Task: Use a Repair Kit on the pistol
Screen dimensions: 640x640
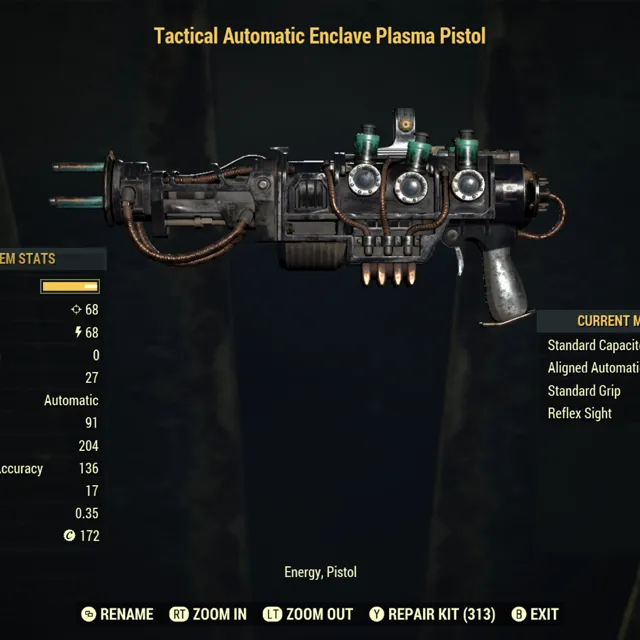Action: click(x=432, y=614)
